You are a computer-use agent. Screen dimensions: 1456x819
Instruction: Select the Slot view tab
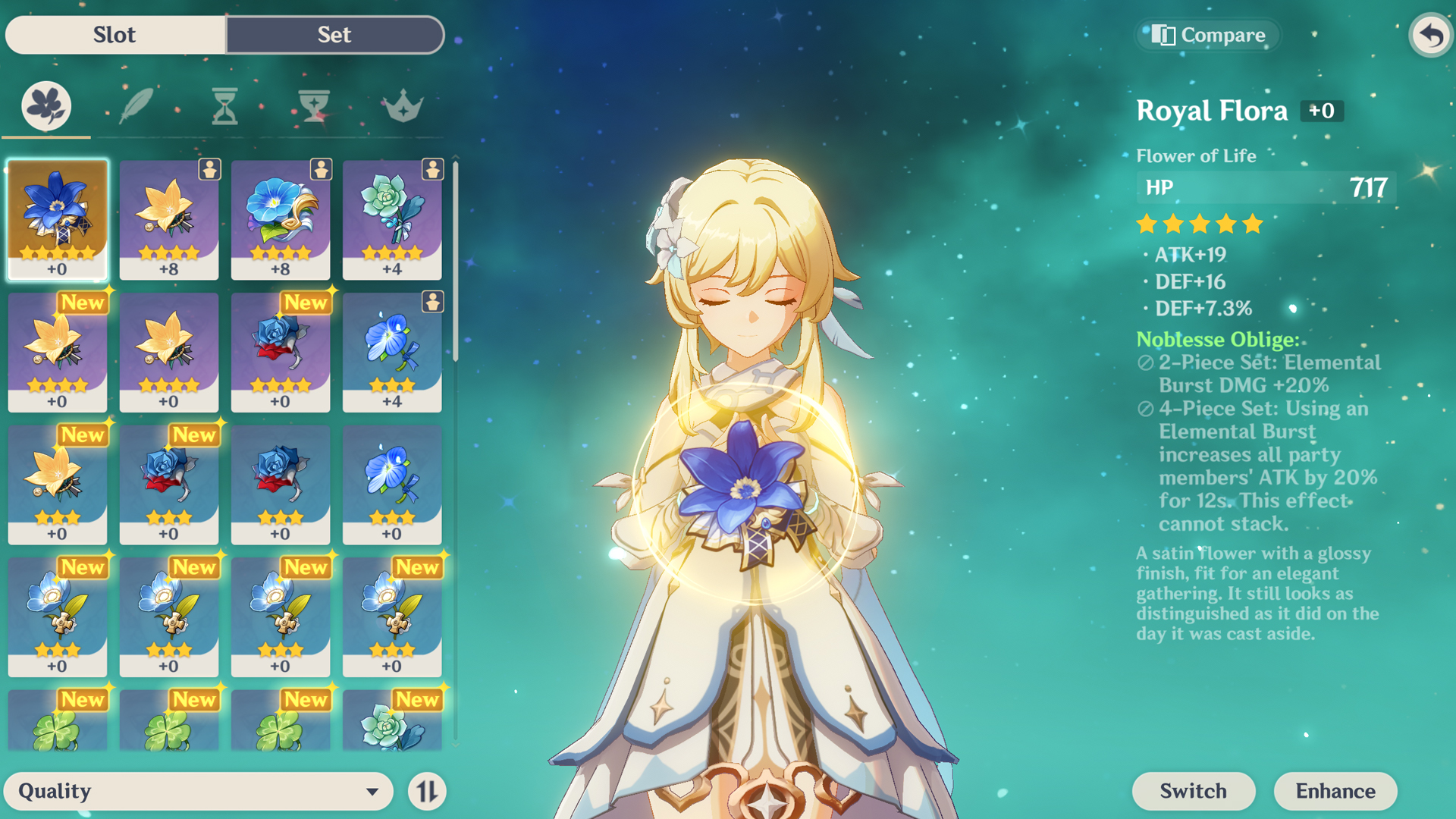click(x=115, y=35)
